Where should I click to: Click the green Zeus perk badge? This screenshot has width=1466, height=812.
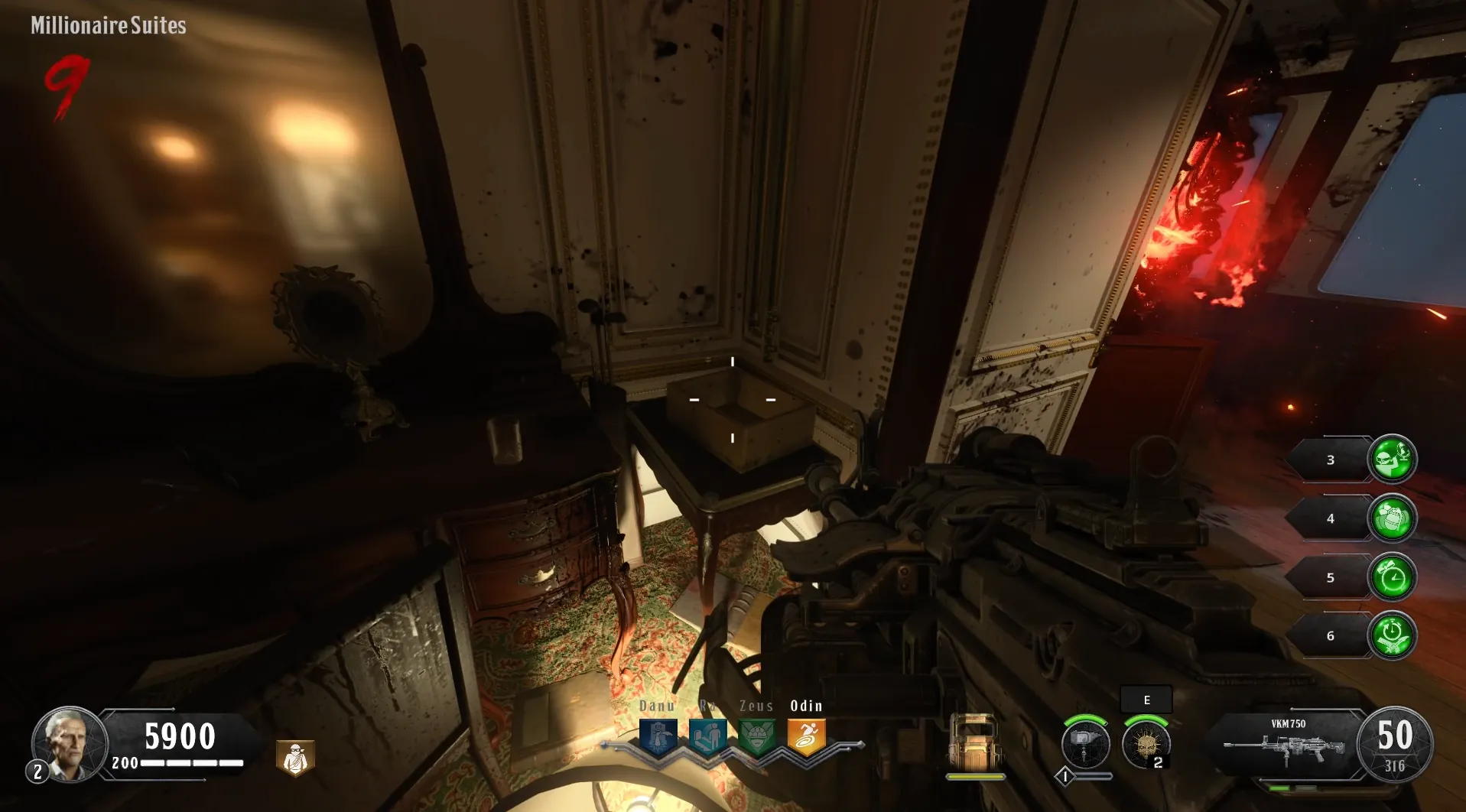(756, 736)
